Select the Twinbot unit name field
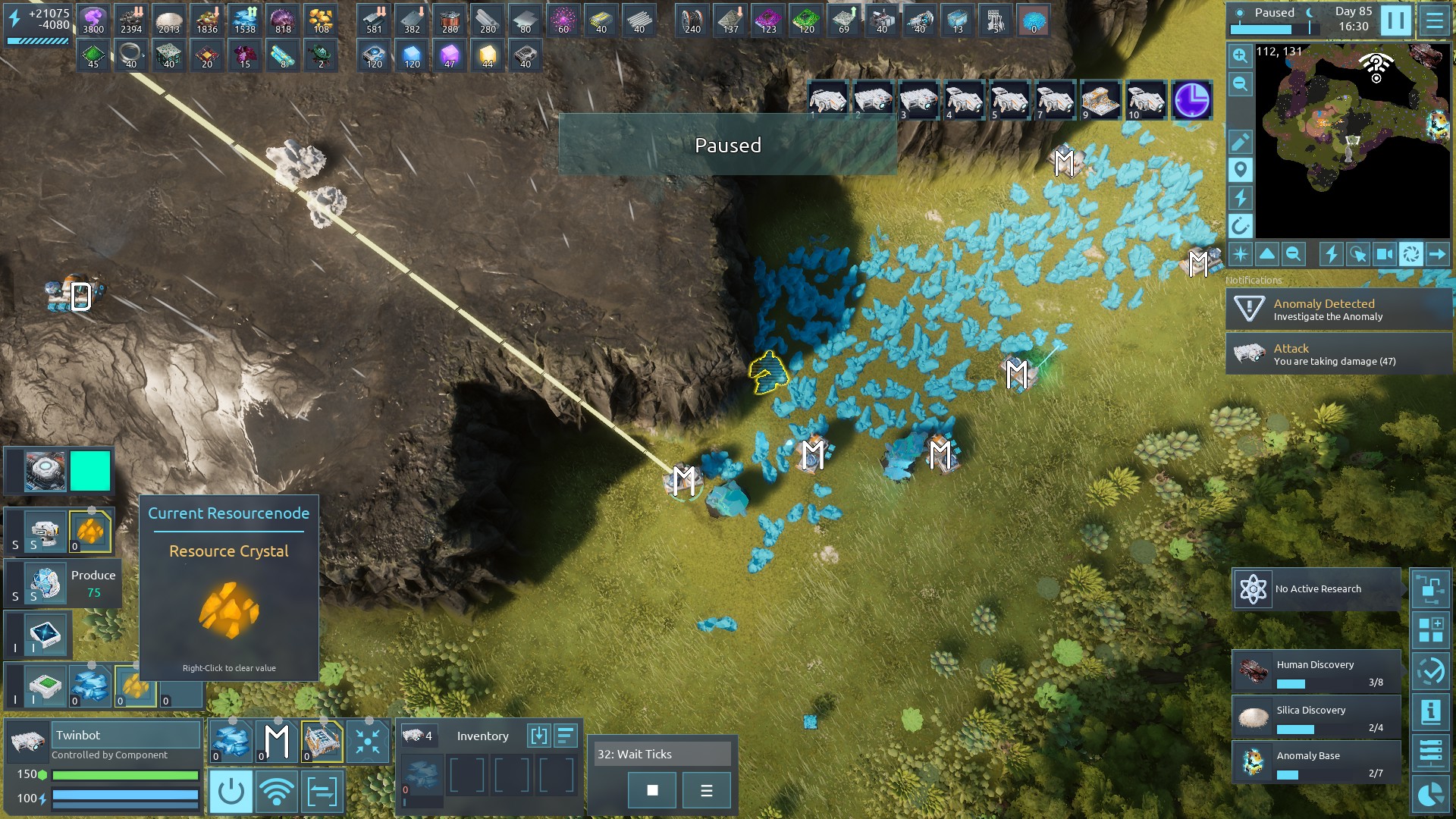This screenshot has height=819, width=1456. pyautogui.click(x=126, y=735)
